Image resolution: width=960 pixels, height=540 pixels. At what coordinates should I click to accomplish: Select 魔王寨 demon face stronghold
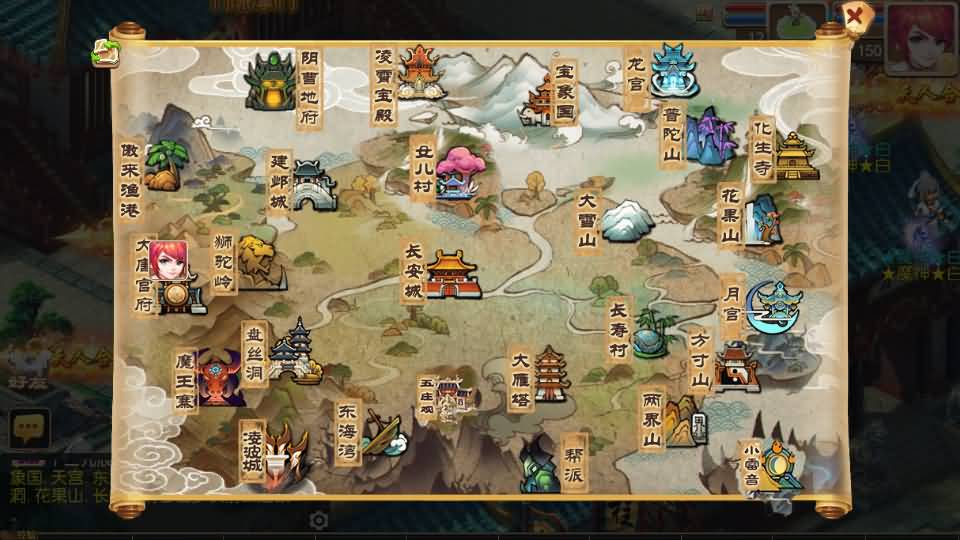[x=220, y=378]
